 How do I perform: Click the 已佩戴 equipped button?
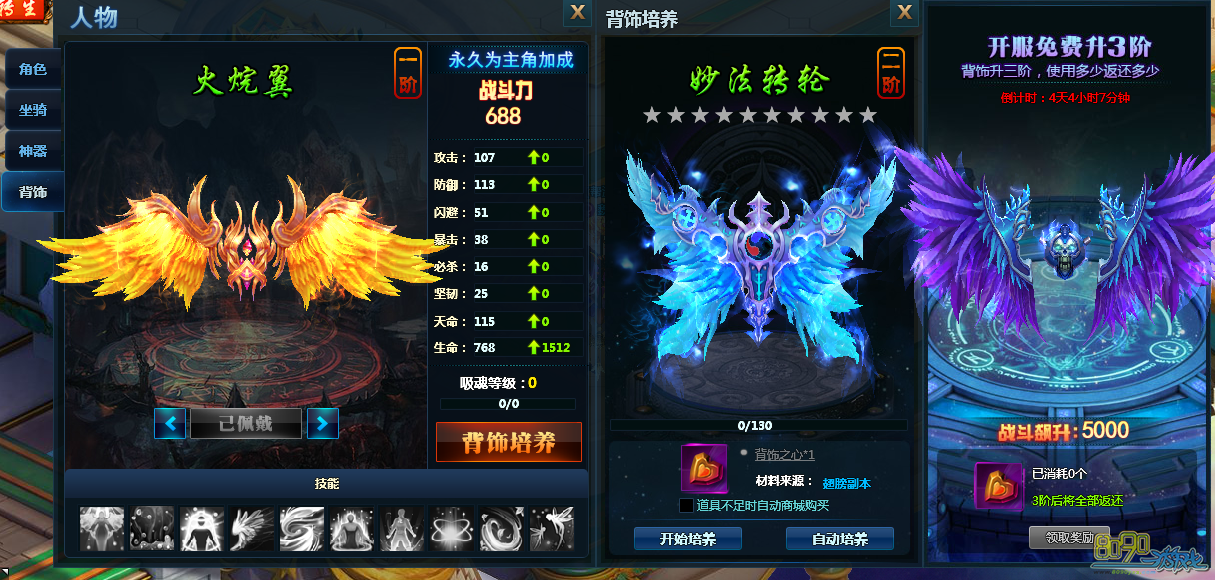click(x=246, y=423)
